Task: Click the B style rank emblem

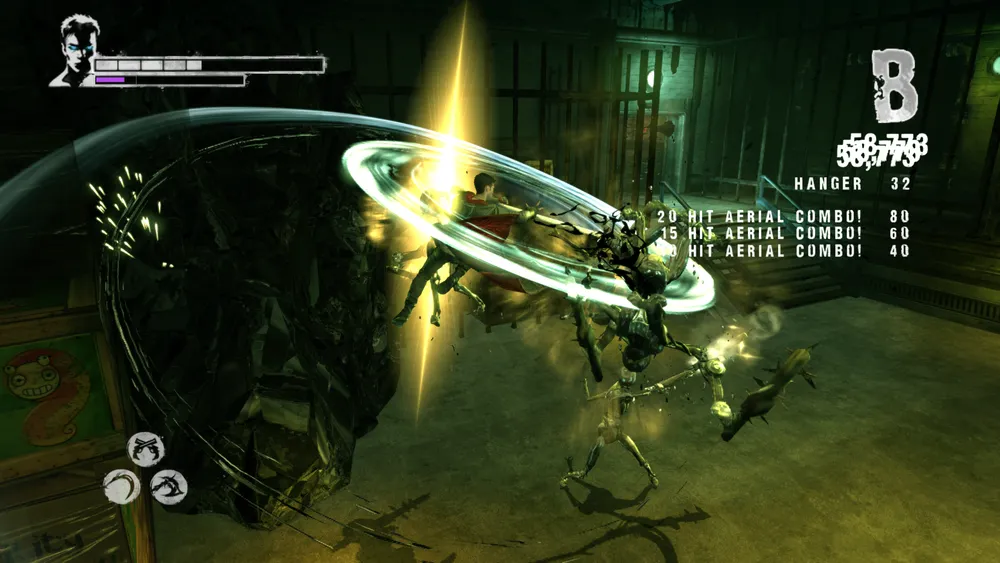Action: pos(893,86)
